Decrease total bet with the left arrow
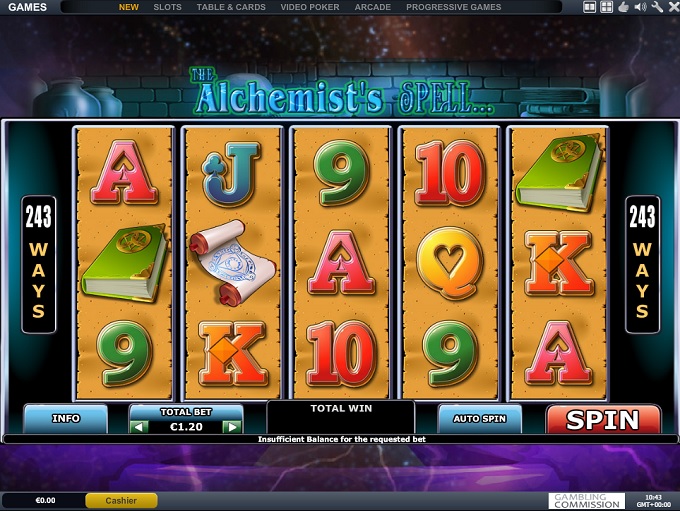Viewport: 680px width, 511px height. [x=141, y=427]
